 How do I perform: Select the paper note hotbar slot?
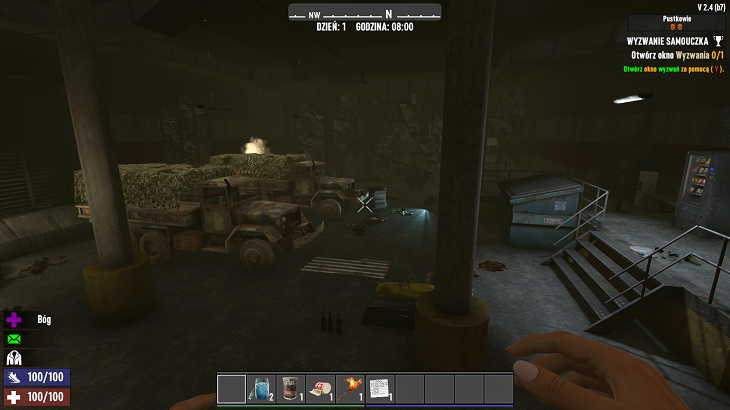pos(380,388)
